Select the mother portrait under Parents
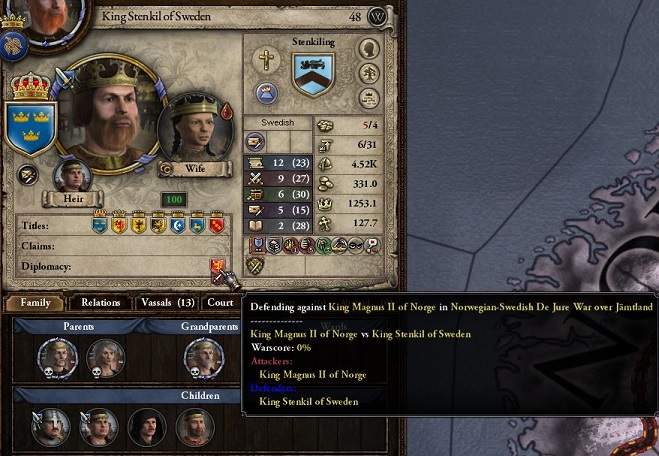 pos(104,357)
